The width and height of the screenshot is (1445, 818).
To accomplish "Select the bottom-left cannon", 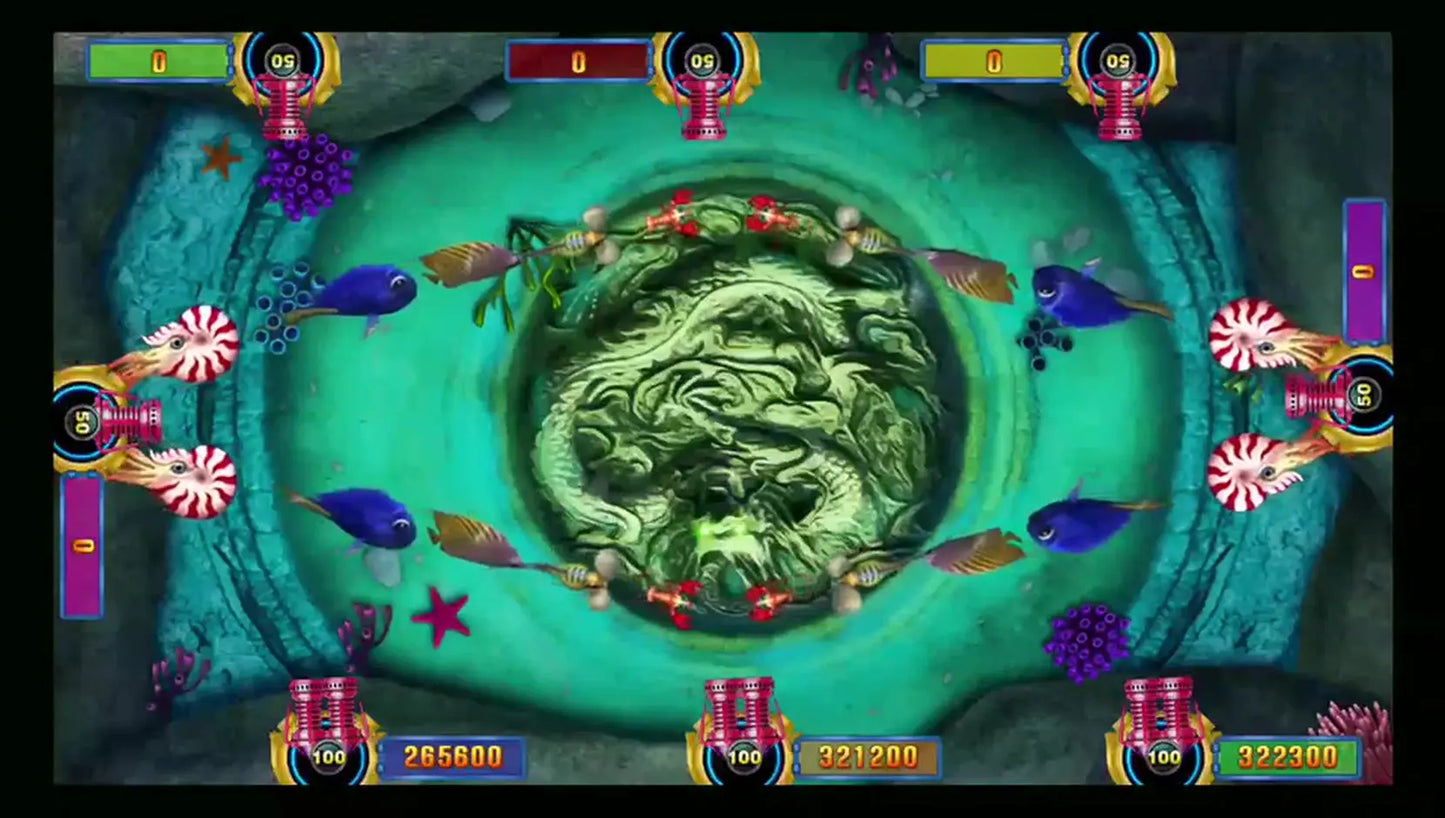I will tap(323, 710).
